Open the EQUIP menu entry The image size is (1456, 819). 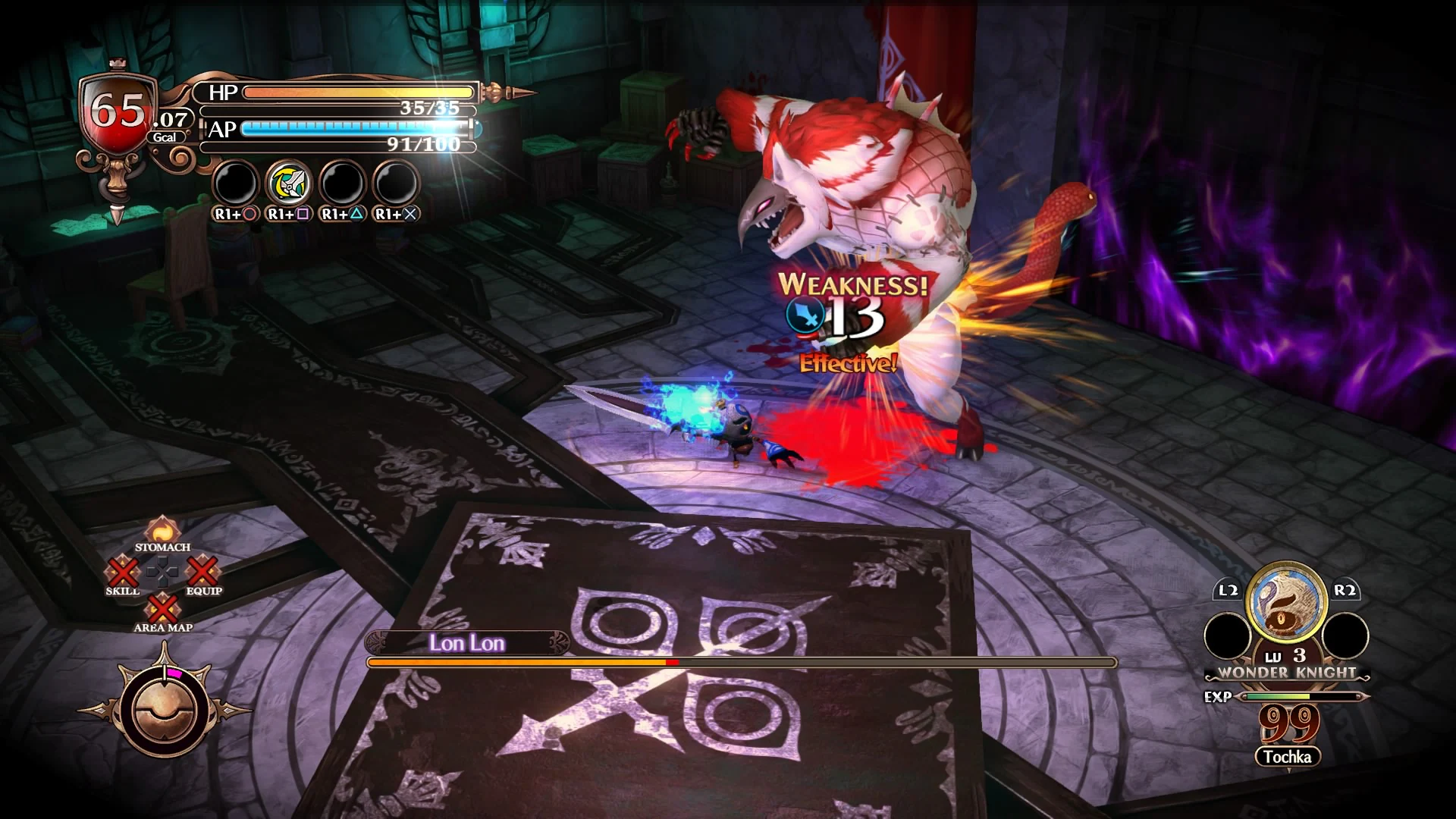pyautogui.click(x=201, y=574)
